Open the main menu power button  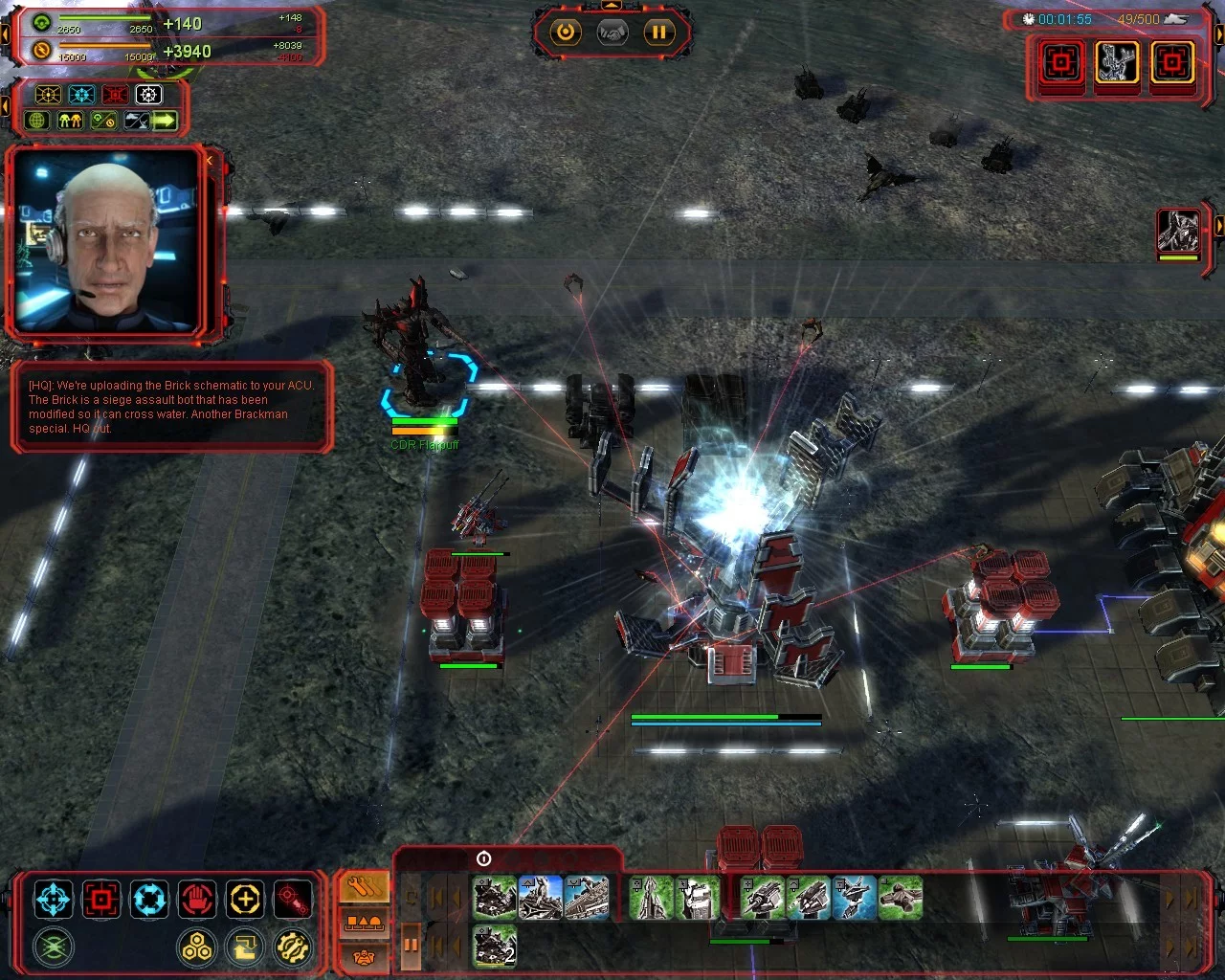point(566,33)
